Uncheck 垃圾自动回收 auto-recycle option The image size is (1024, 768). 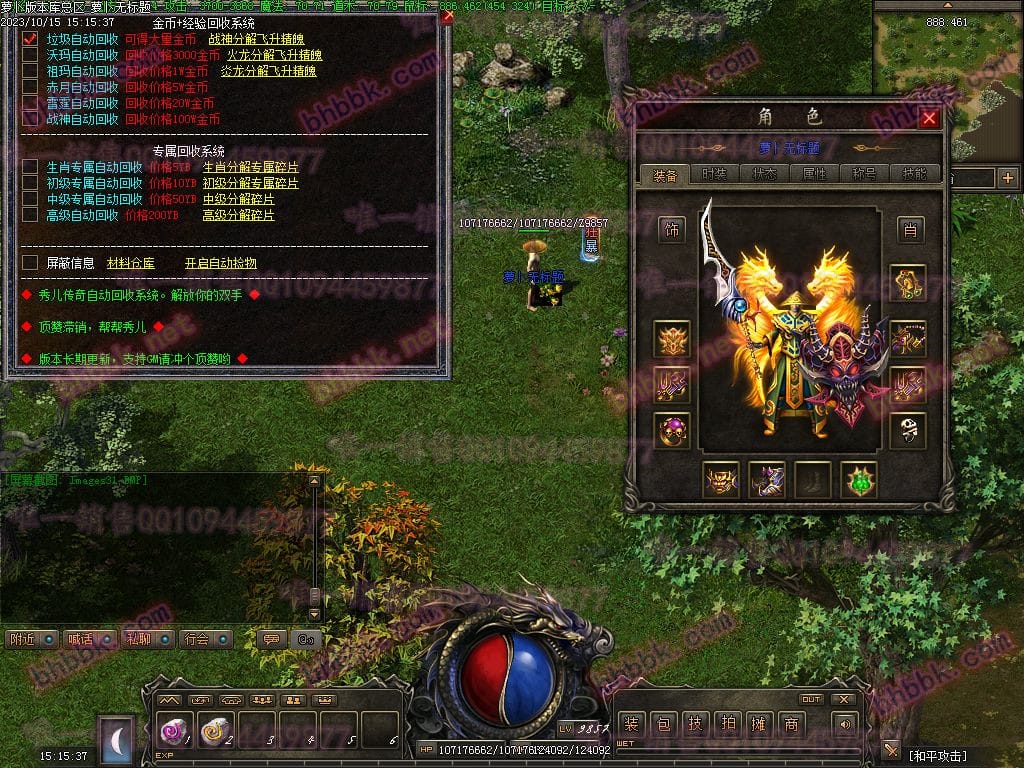pyautogui.click(x=30, y=39)
